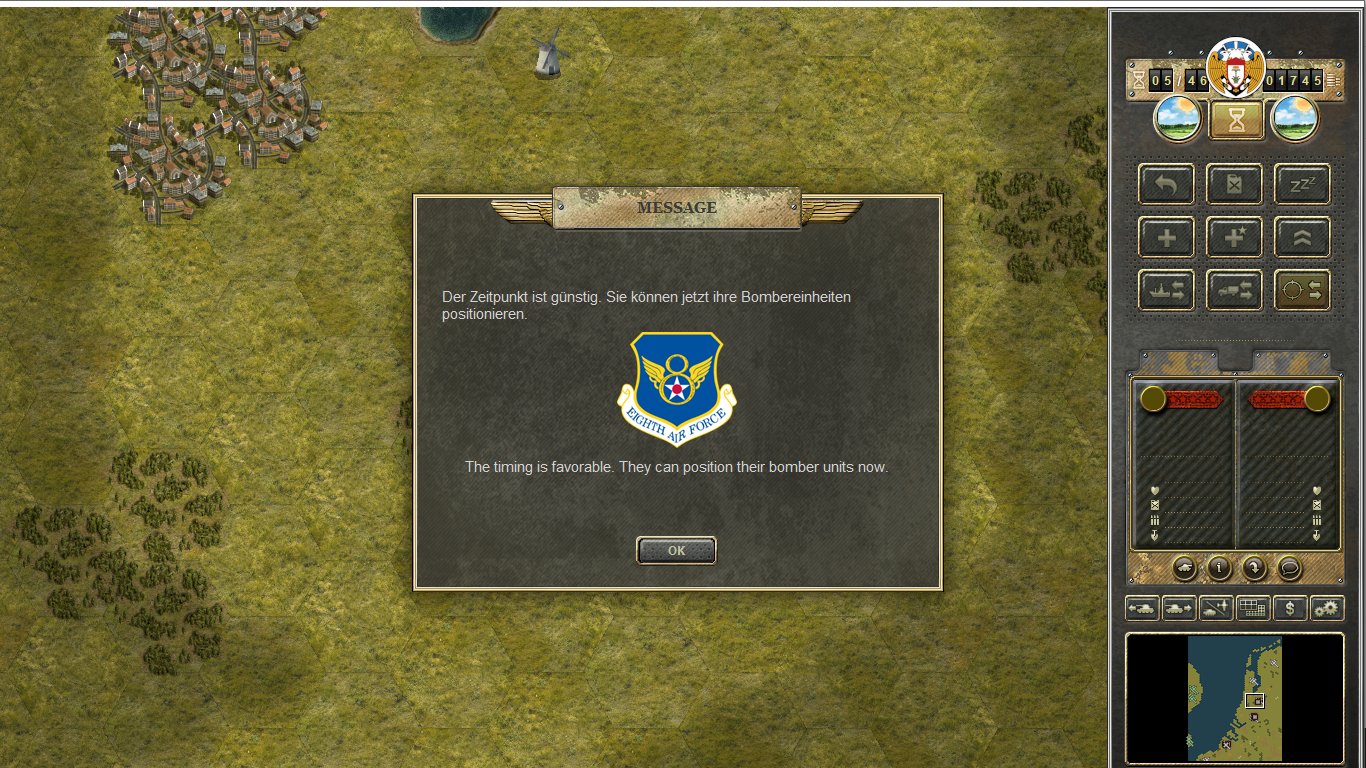
Task: Click the minimap of the coastline
Action: (1235, 698)
